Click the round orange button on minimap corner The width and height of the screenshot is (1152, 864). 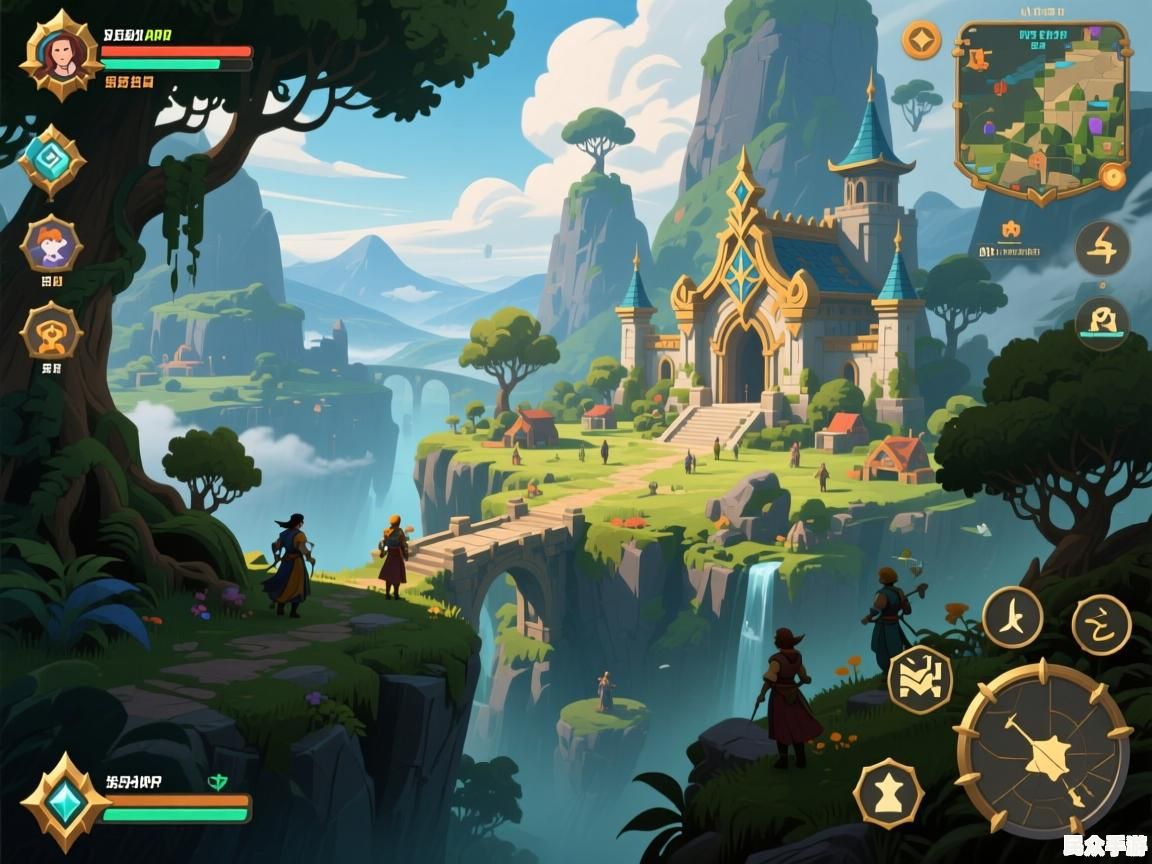[x=1112, y=177]
